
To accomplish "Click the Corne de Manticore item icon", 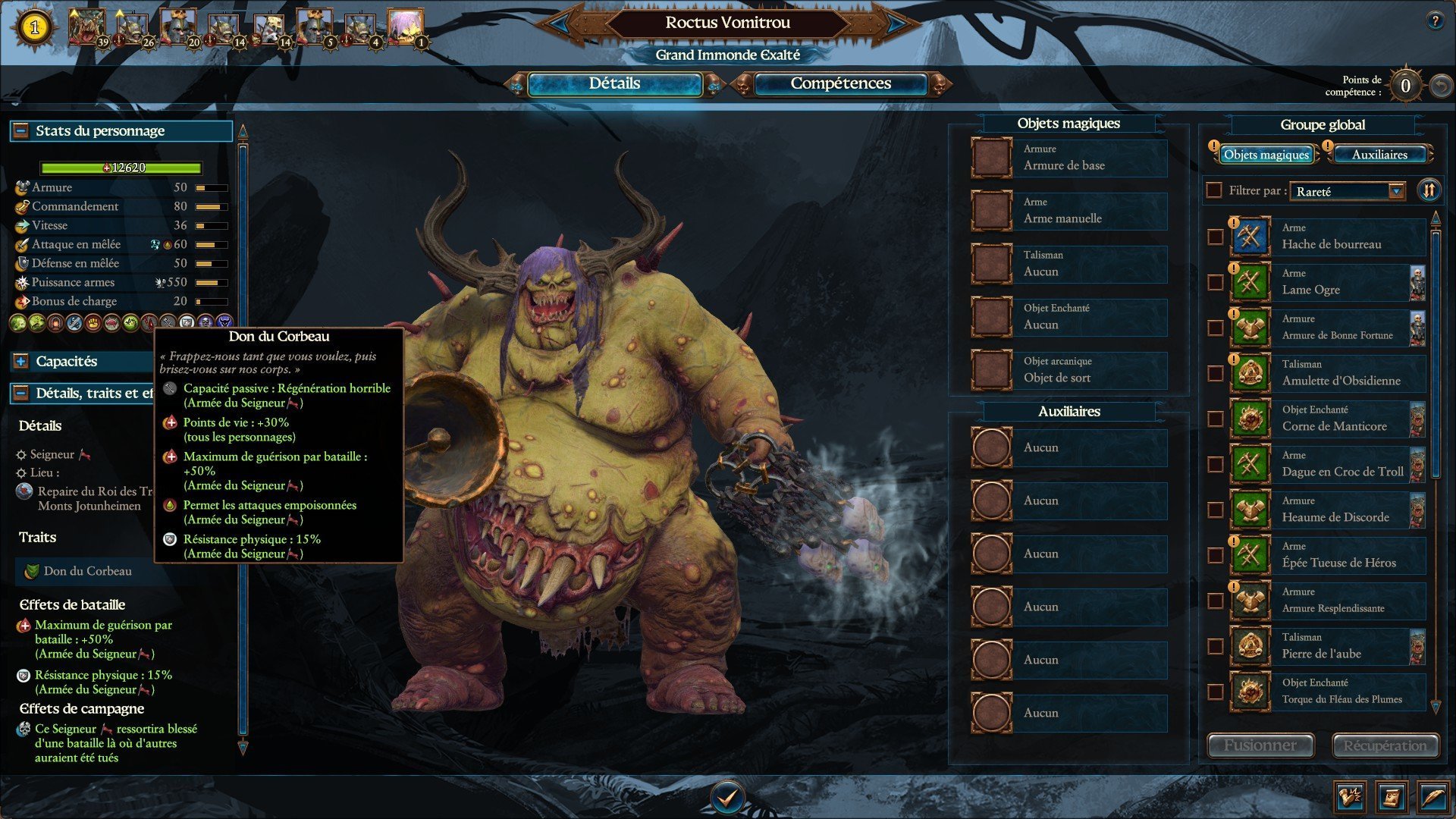I will pyautogui.click(x=1250, y=418).
